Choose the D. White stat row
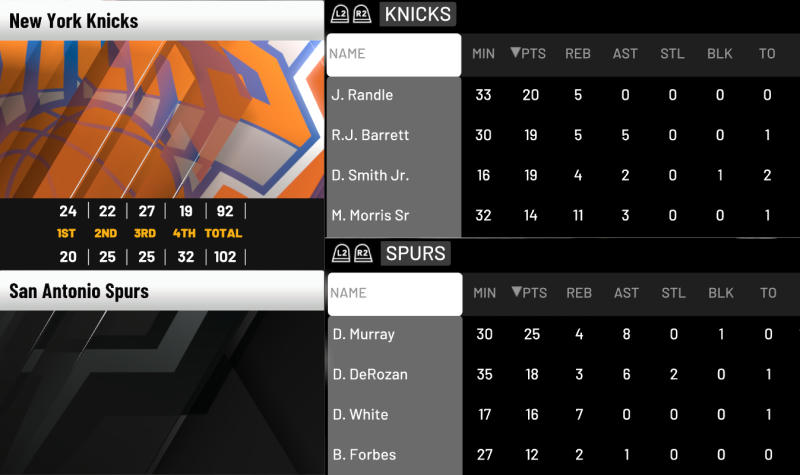 pos(394,414)
